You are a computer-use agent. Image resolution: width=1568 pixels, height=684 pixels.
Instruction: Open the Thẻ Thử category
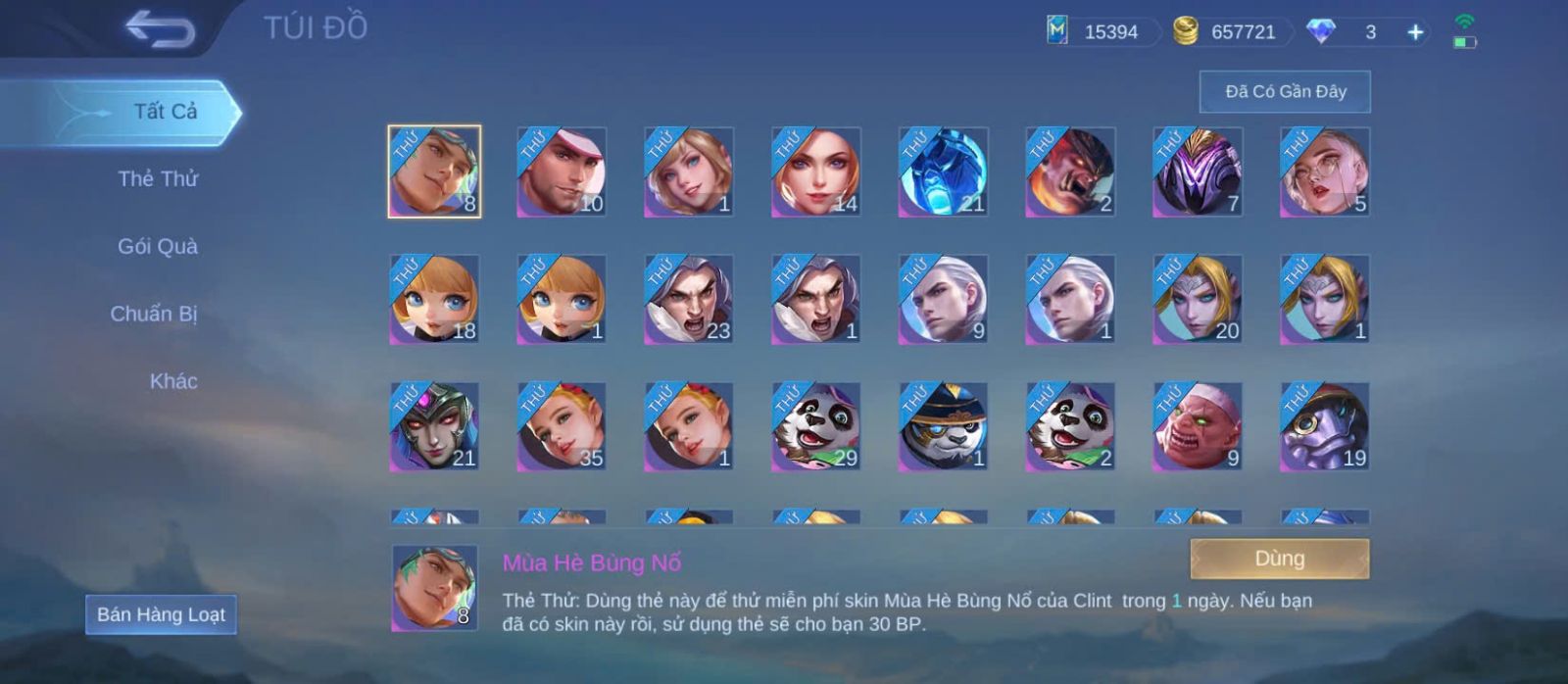click(x=158, y=179)
